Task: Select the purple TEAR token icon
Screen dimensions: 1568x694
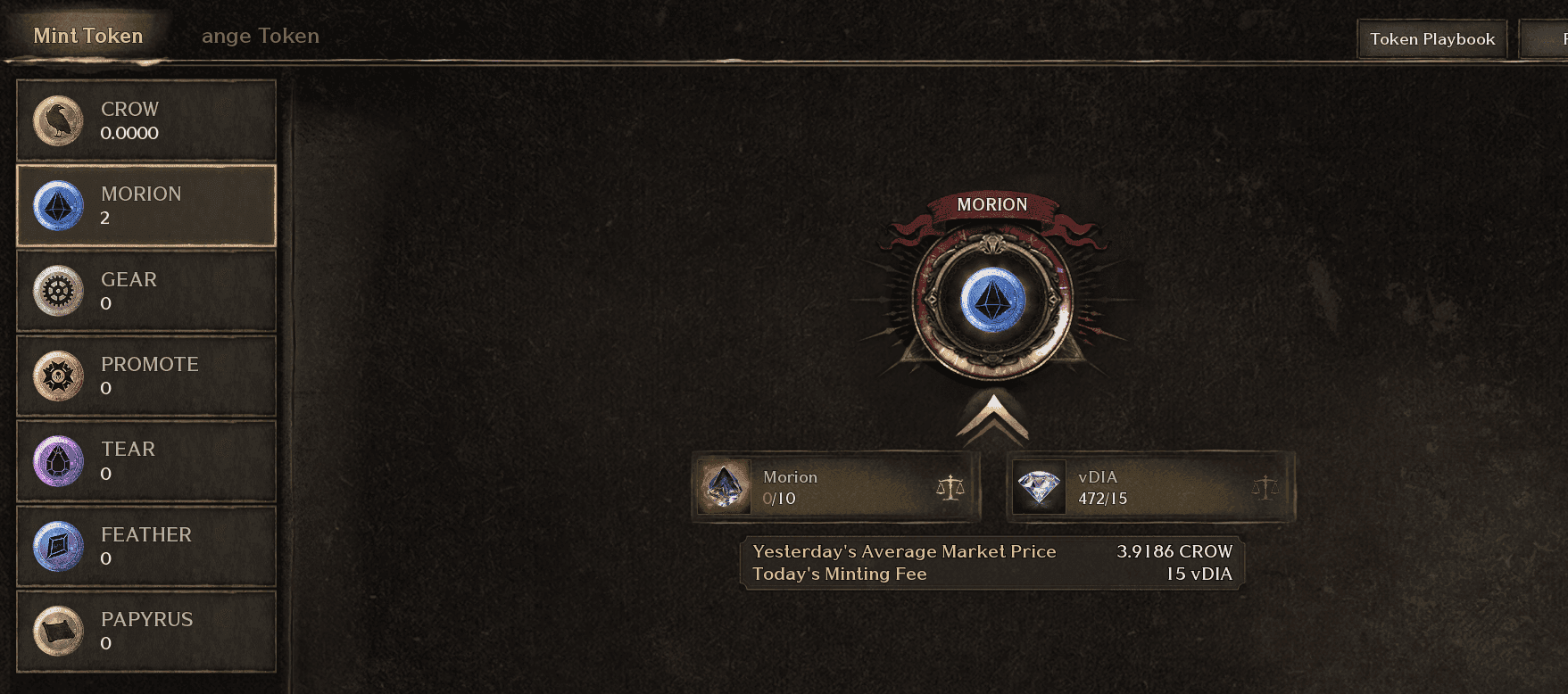Action: (x=58, y=460)
